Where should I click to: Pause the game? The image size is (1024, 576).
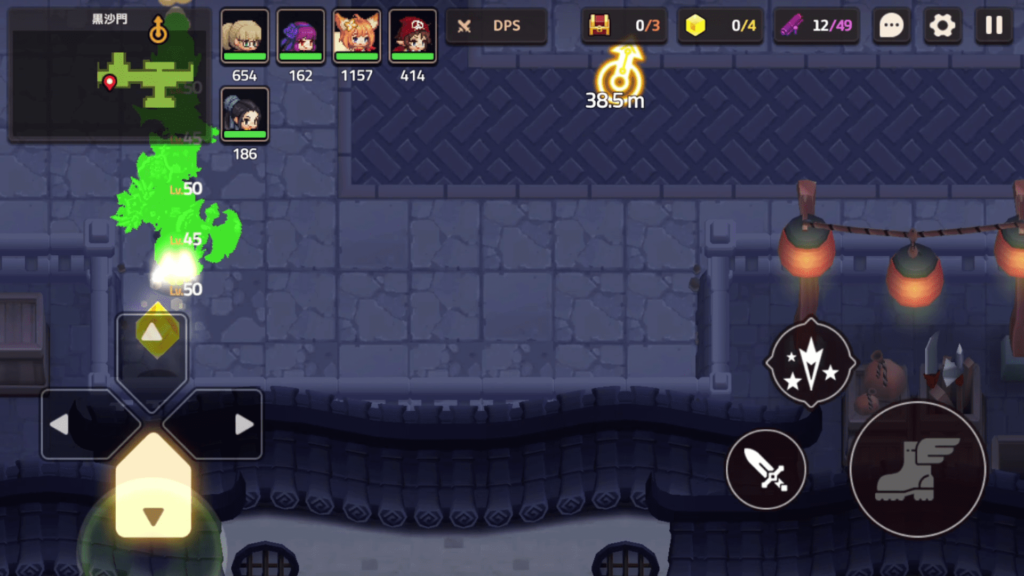(994, 26)
